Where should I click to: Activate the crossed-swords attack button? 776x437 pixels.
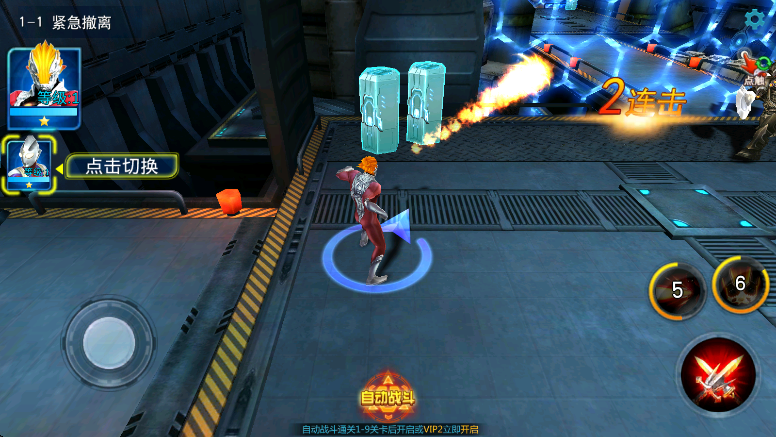click(717, 375)
